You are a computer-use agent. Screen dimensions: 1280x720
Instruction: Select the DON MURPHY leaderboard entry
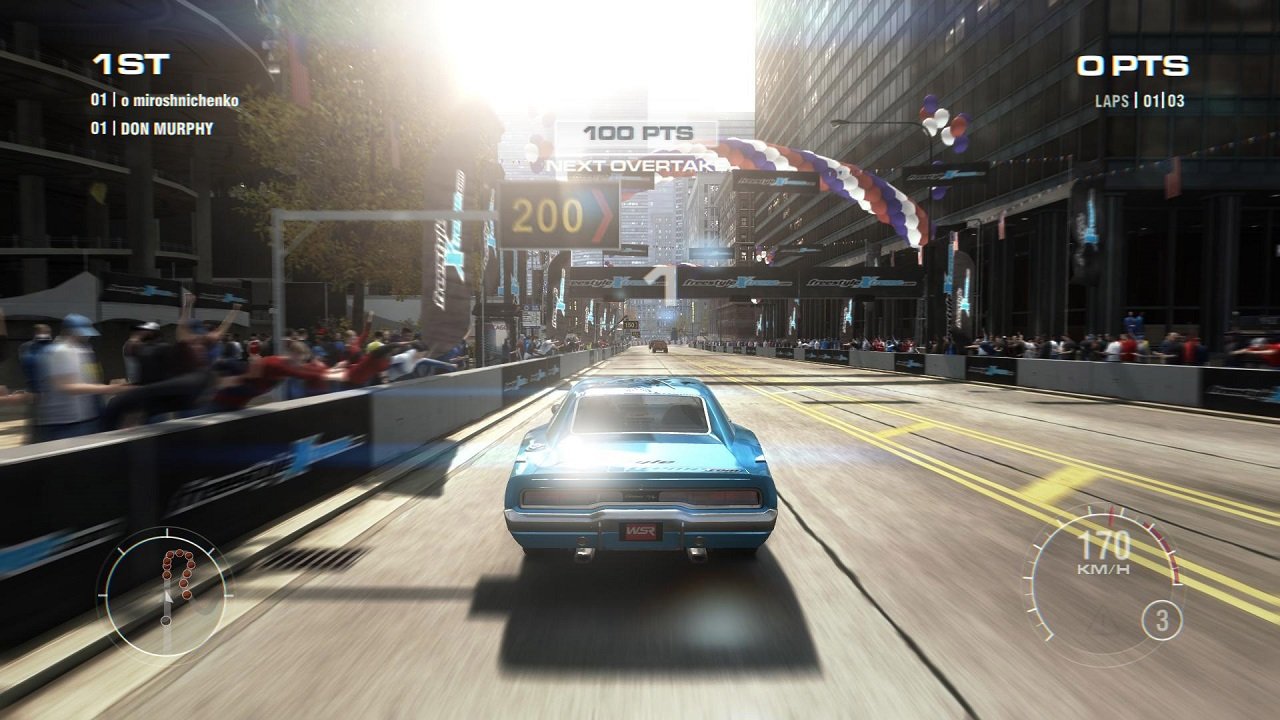point(152,126)
